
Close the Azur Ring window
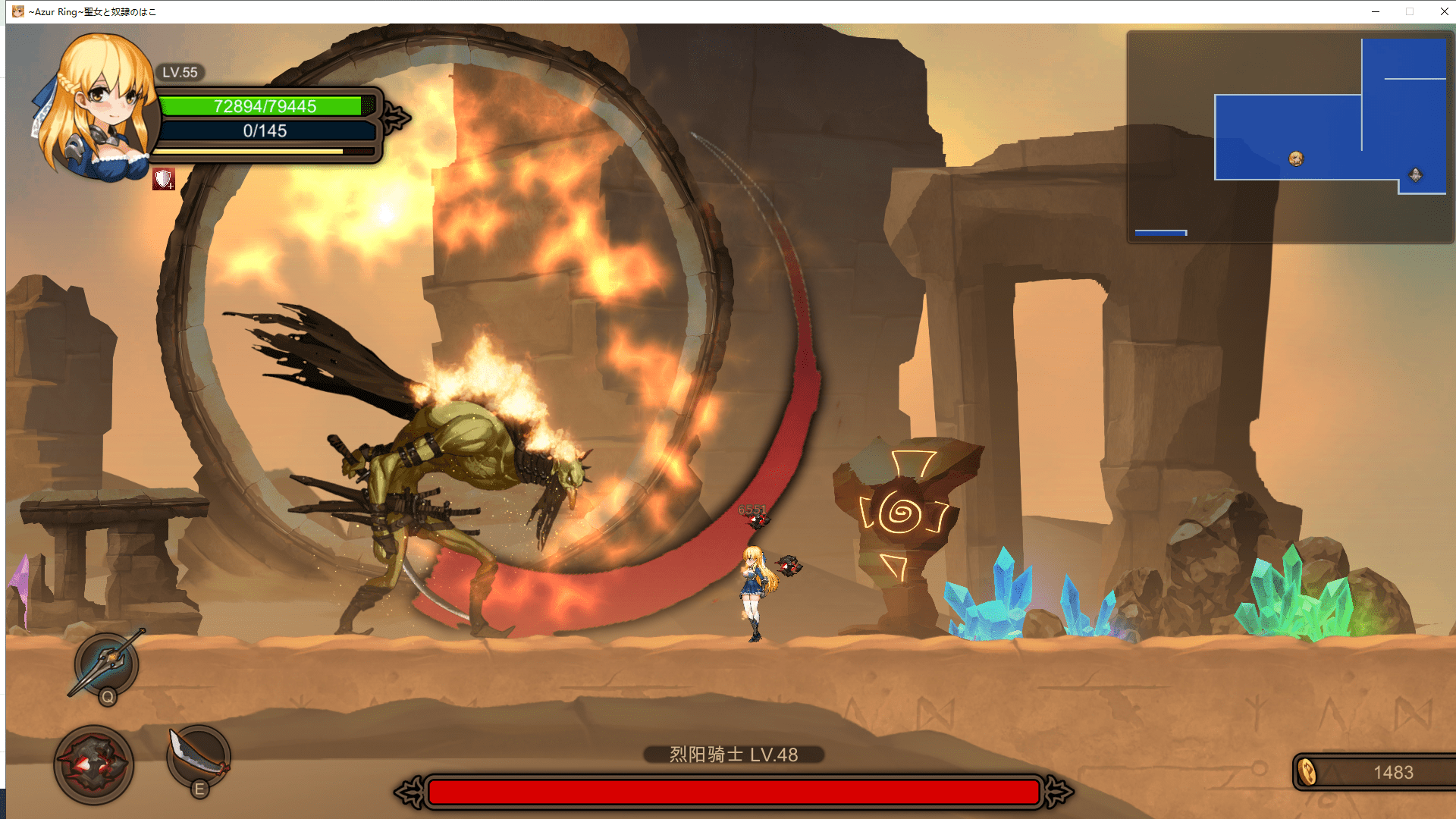pyautogui.click(x=1444, y=11)
